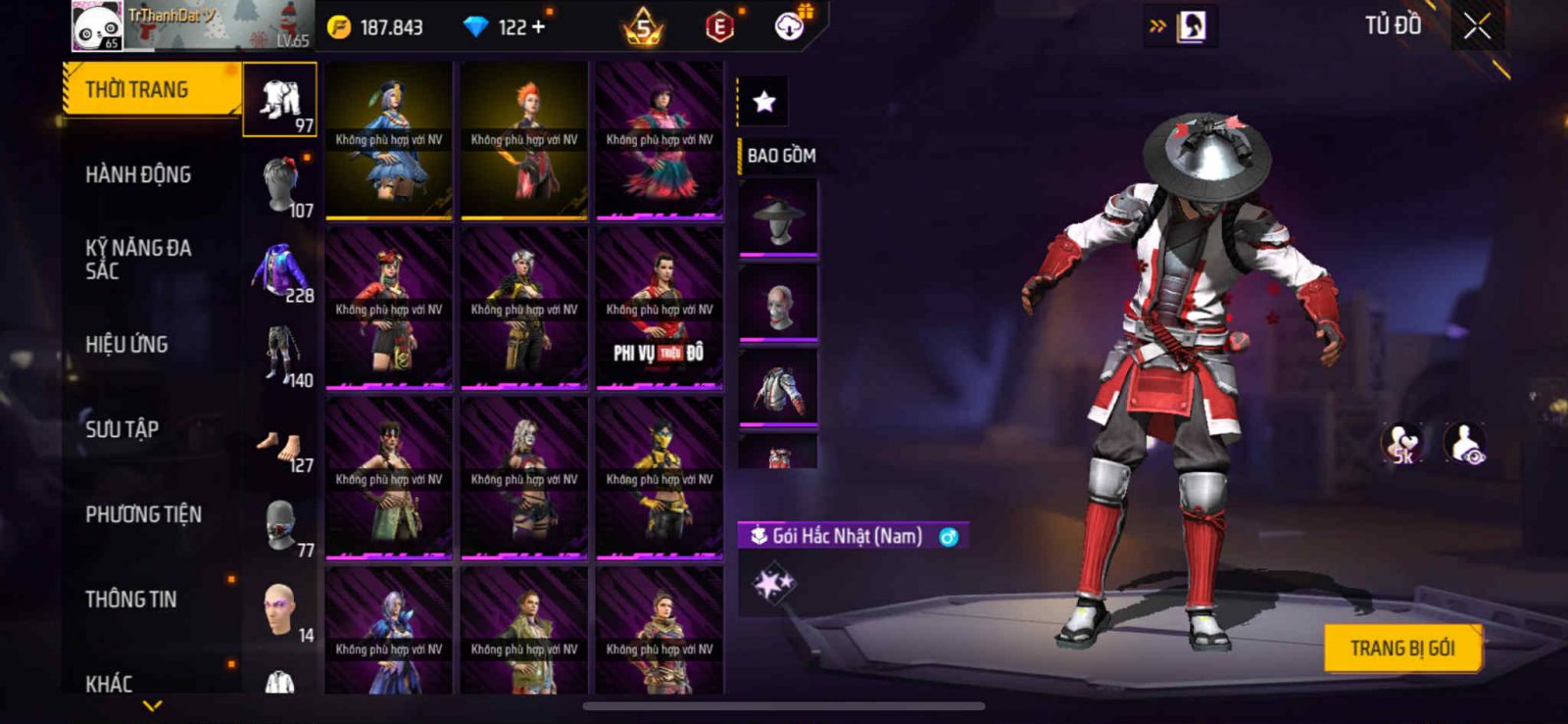This screenshot has width=1568, height=724.
Task: Add diamonds with the plus button
Action: coord(537,27)
